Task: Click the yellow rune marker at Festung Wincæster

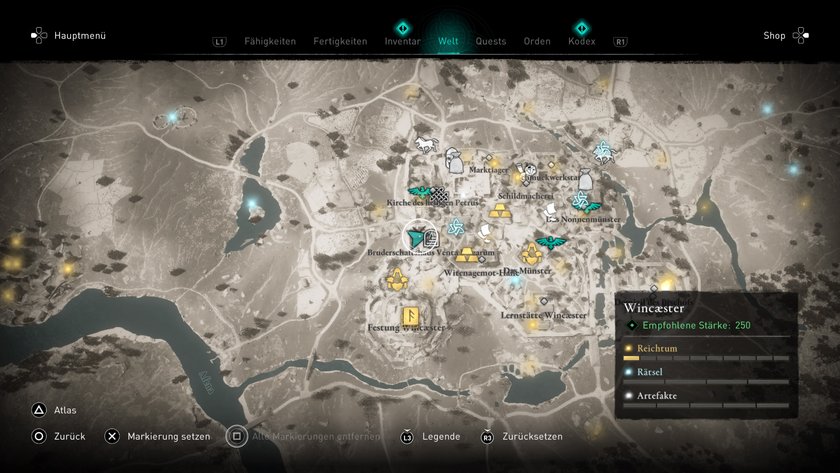Action: [409, 316]
